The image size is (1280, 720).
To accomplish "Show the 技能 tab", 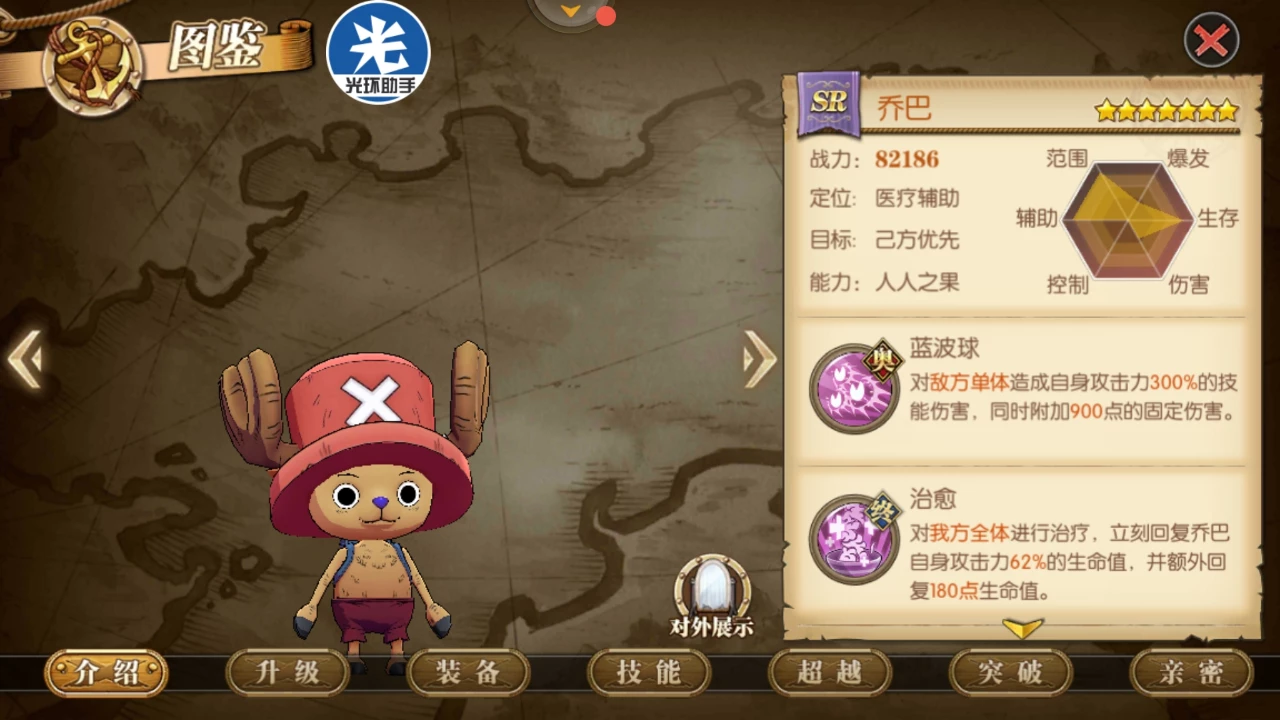I will coord(649,673).
